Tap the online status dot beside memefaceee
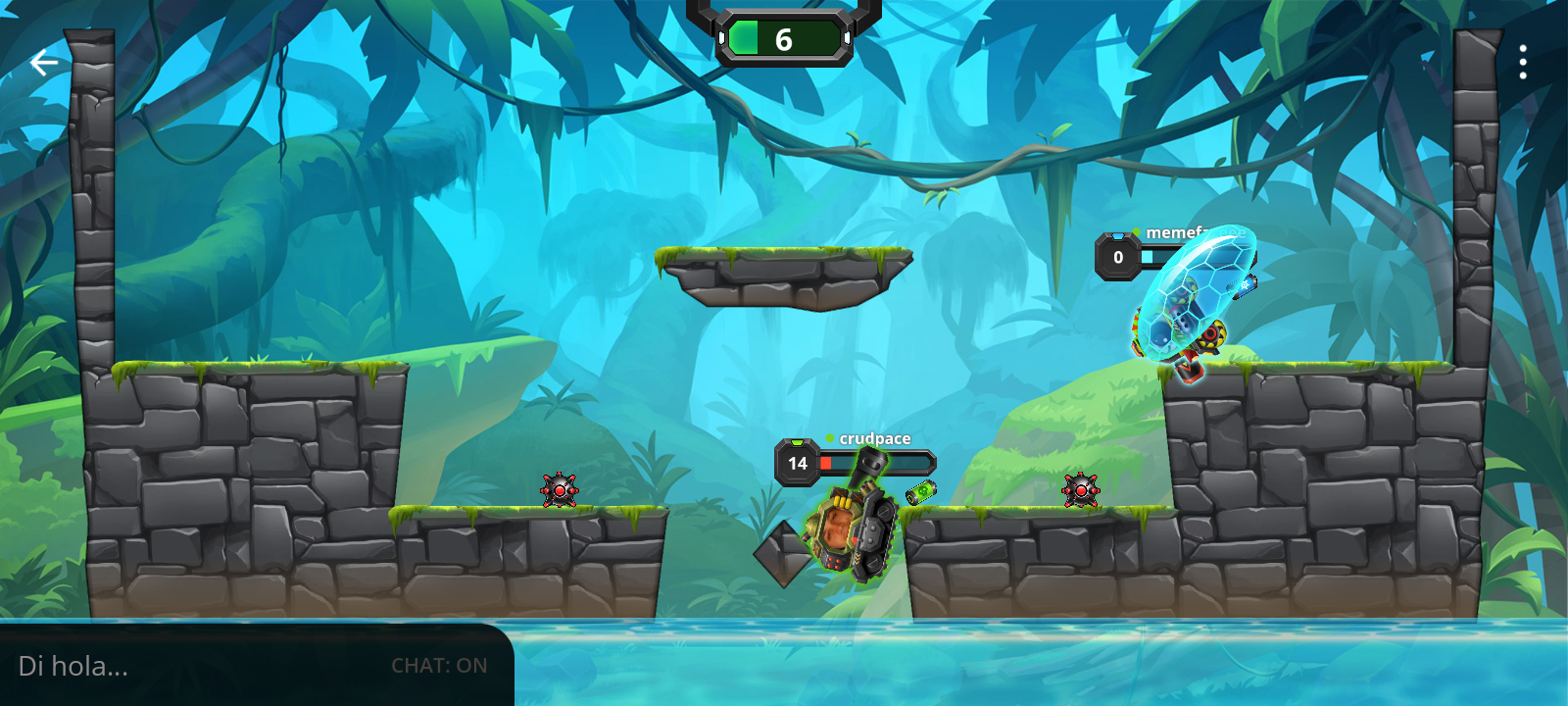The height and width of the screenshot is (706, 1568). click(1137, 230)
